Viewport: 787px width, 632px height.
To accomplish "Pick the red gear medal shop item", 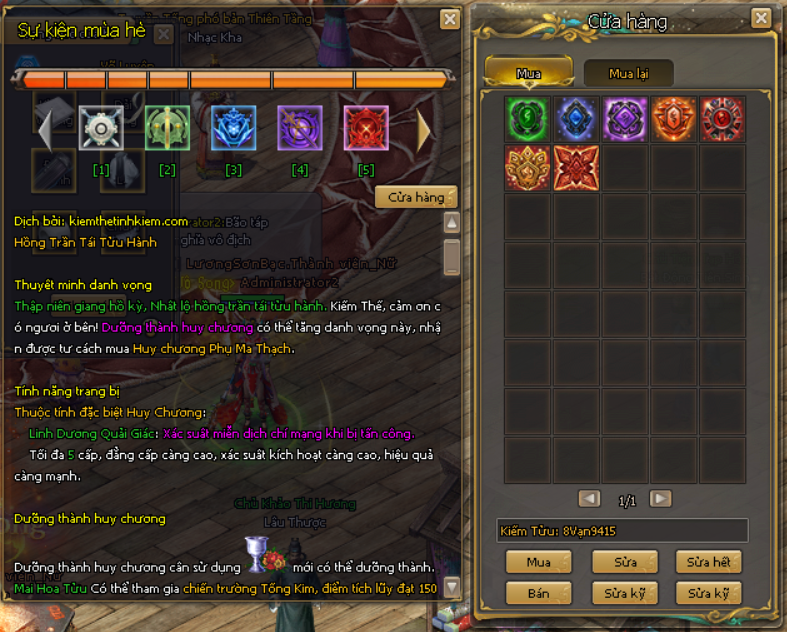I will click(722, 119).
